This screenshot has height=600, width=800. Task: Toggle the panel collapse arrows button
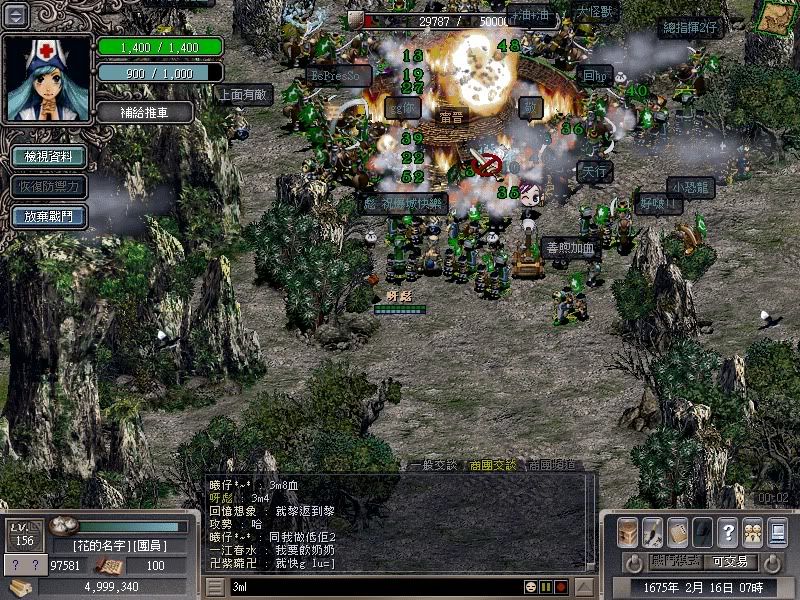(17, 15)
